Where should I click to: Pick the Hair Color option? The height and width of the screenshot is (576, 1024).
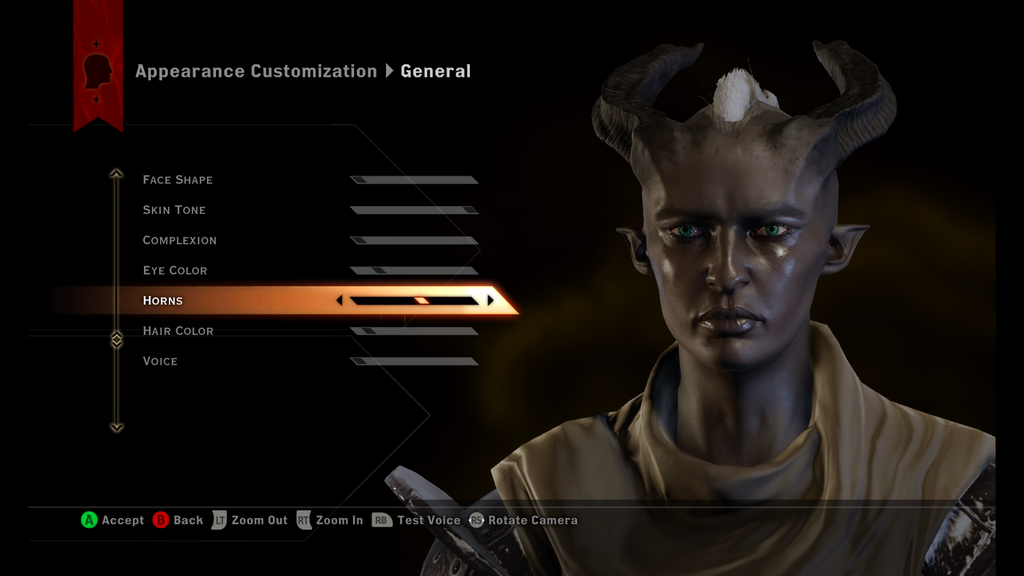click(x=178, y=331)
